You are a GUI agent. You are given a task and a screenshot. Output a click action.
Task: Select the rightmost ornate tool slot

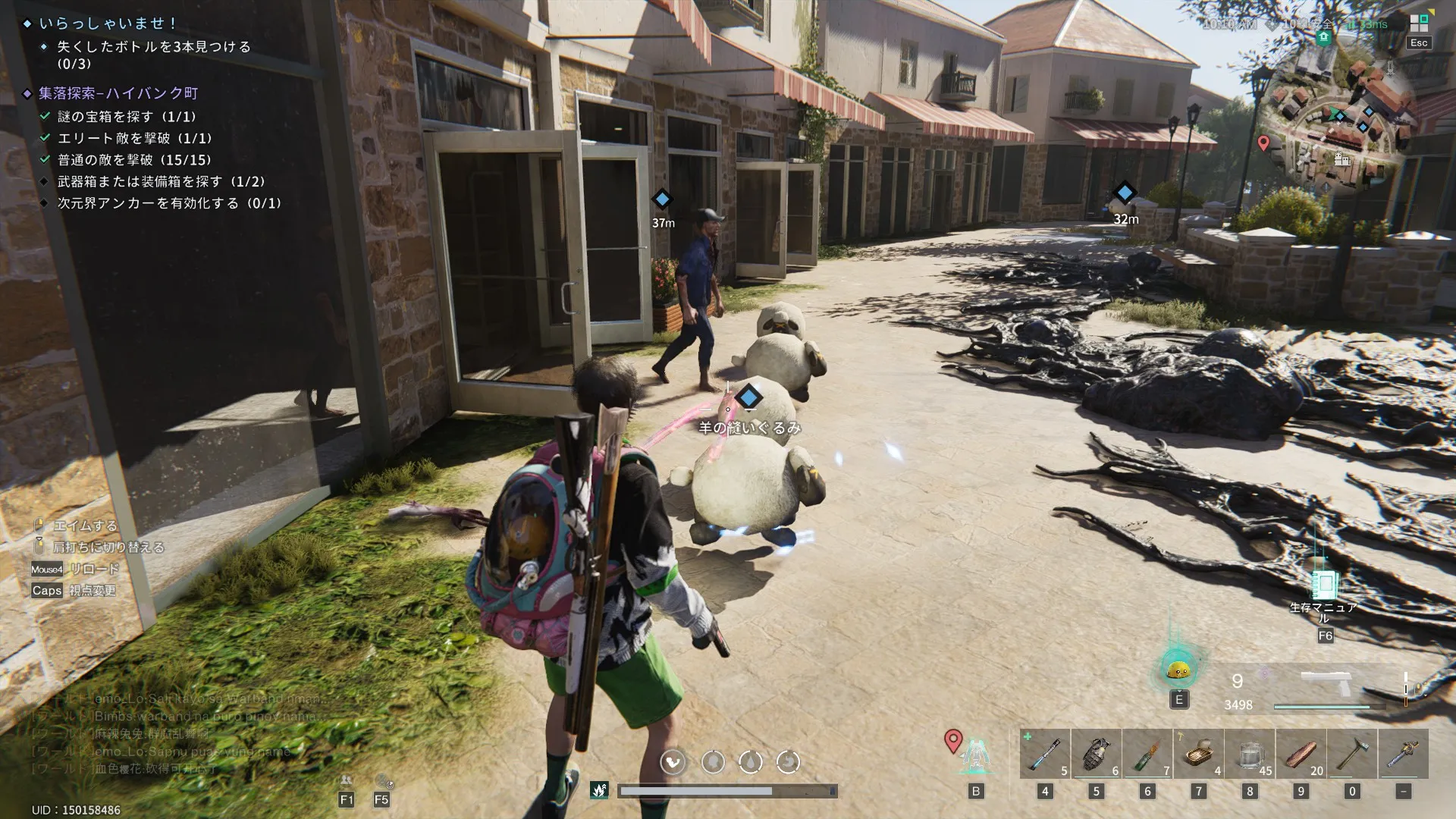(x=1404, y=754)
